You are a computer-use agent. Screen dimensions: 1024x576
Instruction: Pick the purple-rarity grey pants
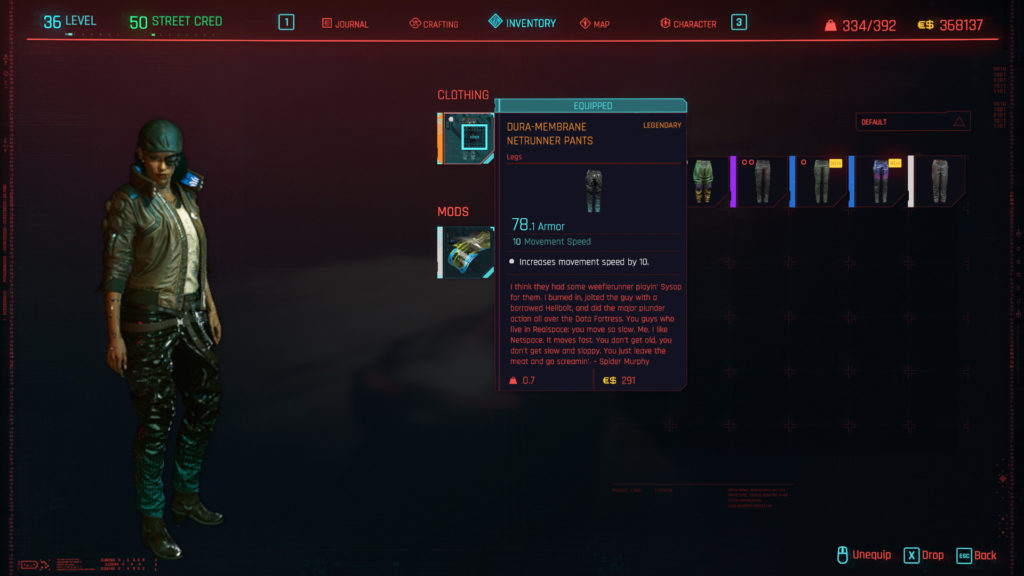(x=762, y=181)
